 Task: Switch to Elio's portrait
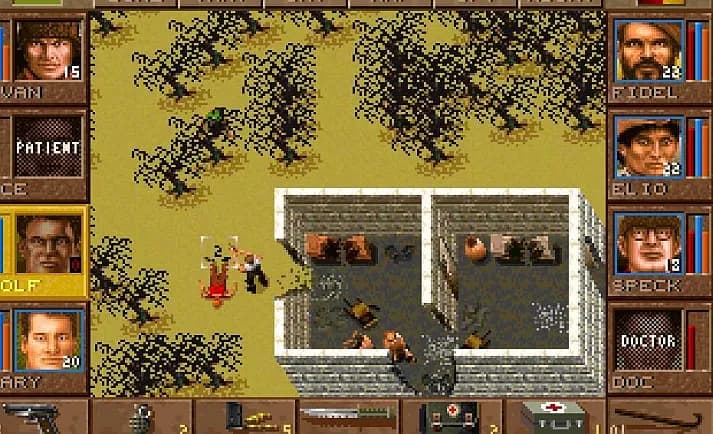649,146
